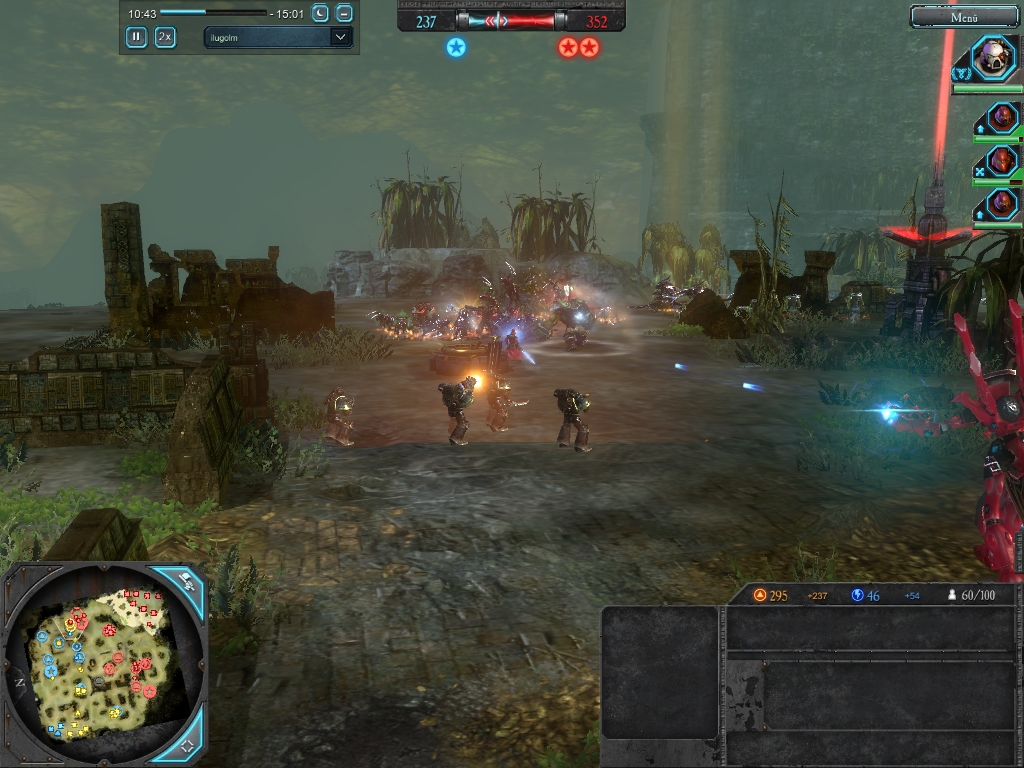The image size is (1024, 768).
Task: Select the red-helmet squad with crossed-tools icon
Action: coord(1001,161)
